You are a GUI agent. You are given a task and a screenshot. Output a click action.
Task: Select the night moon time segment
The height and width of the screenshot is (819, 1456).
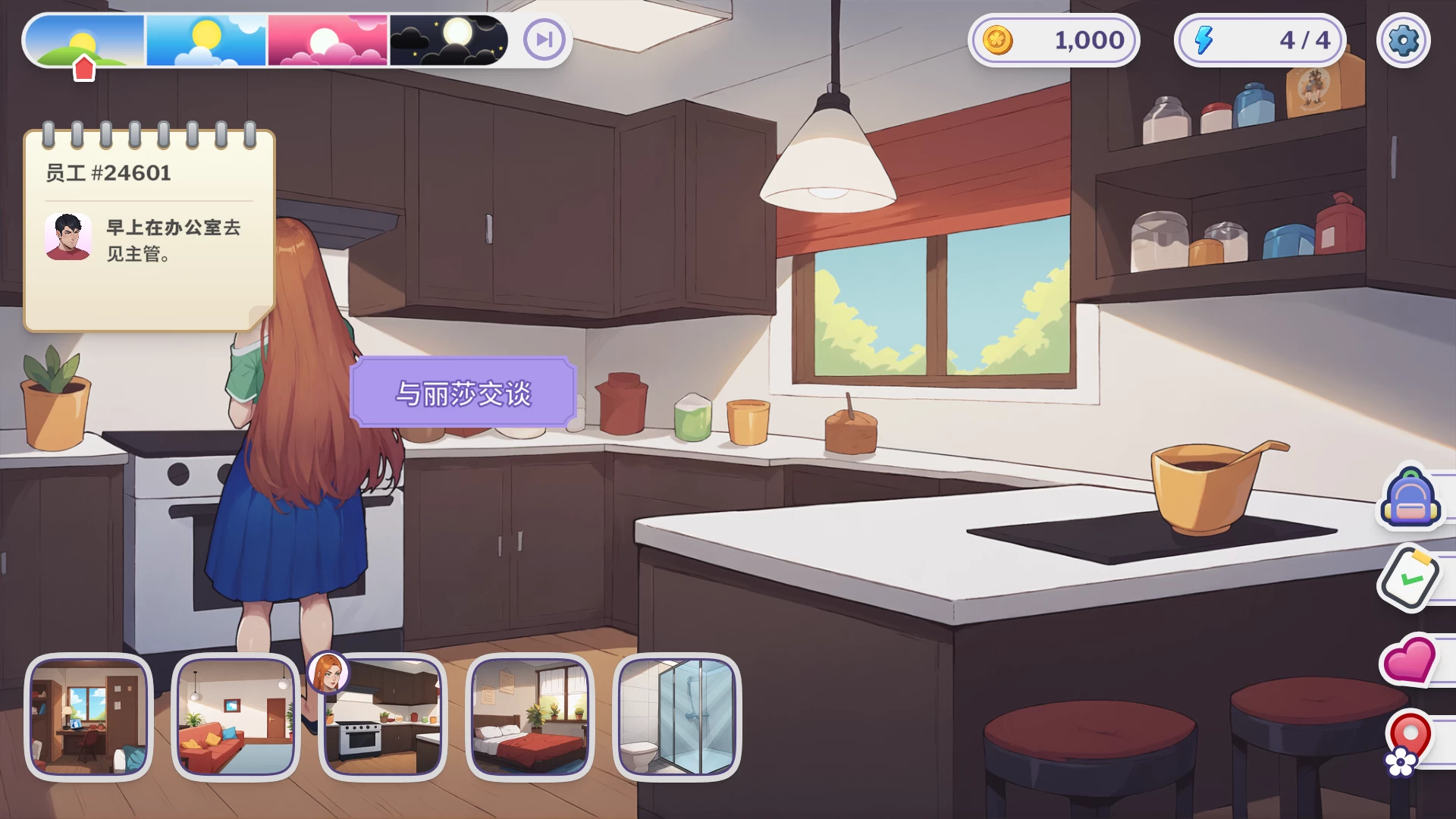pos(448,40)
